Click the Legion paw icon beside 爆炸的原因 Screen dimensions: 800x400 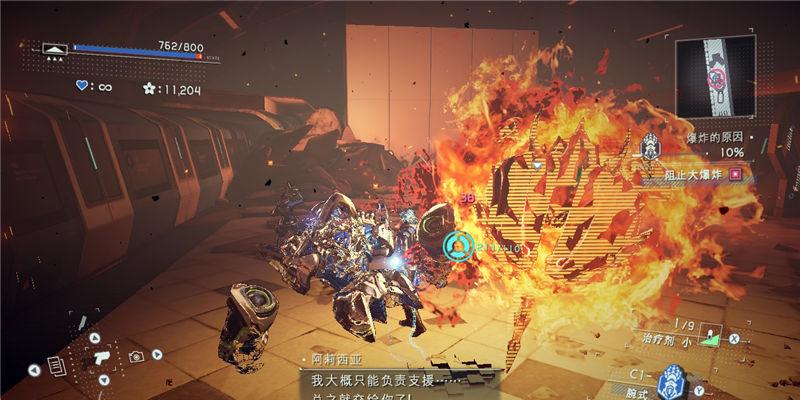[649, 146]
